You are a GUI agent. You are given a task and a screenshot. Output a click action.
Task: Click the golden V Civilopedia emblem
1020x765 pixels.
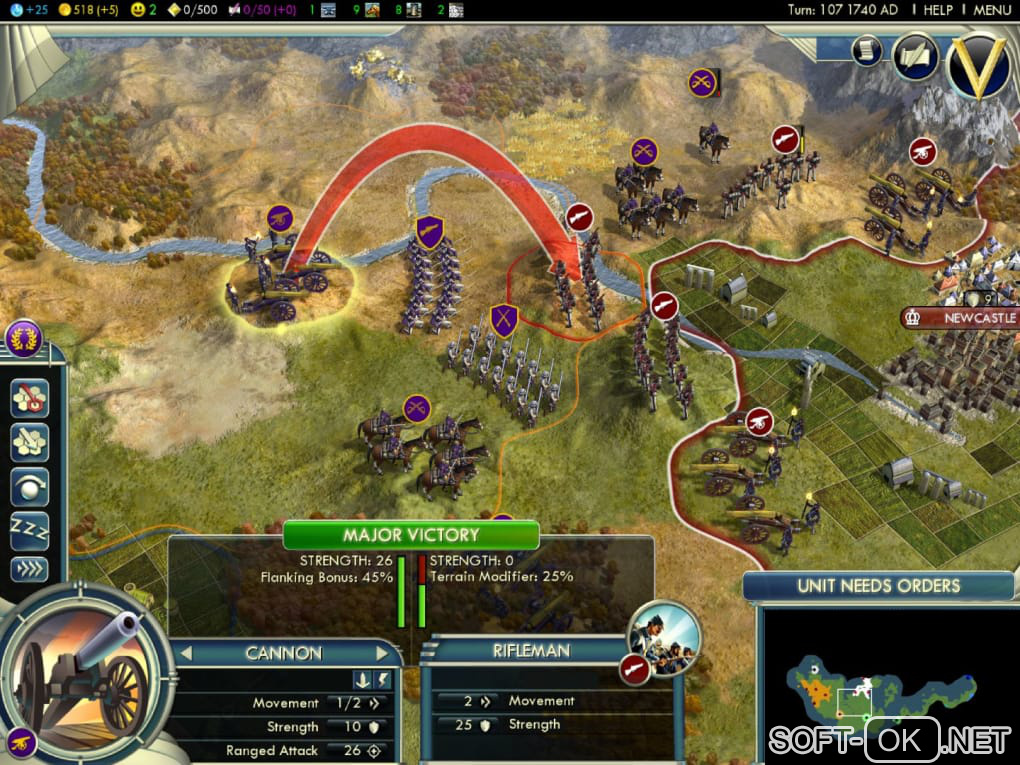click(977, 65)
